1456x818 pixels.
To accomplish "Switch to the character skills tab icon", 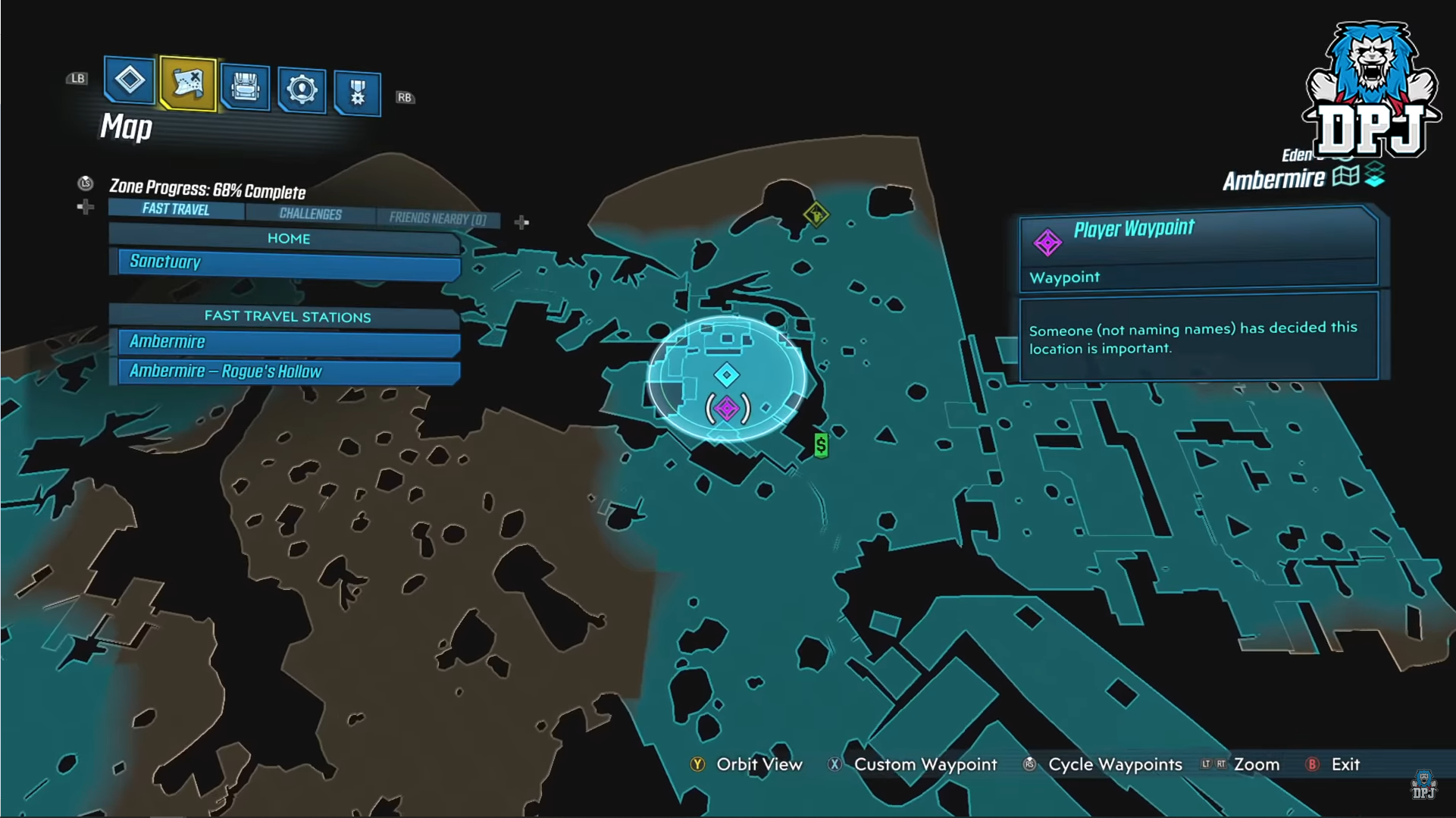I will pos(301,90).
